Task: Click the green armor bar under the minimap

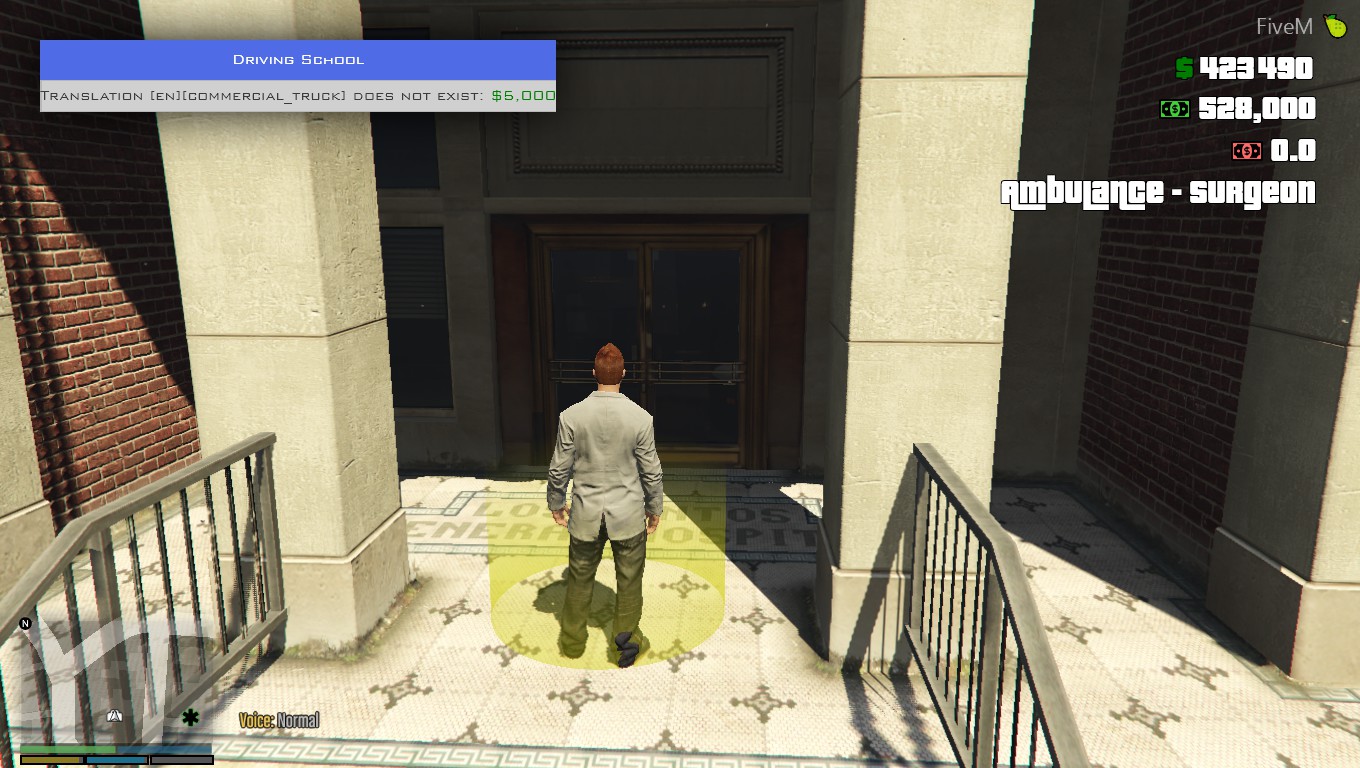Action: (x=67, y=748)
